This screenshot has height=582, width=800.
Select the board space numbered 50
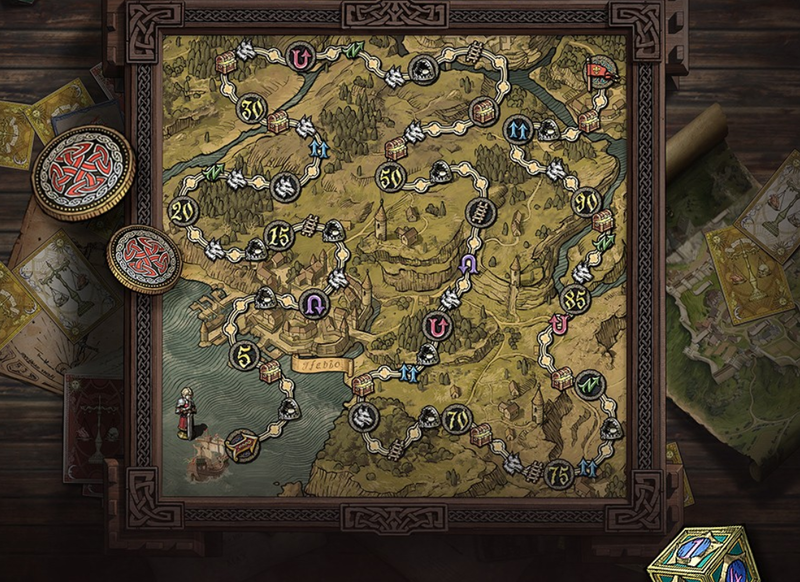tap(391, 178)
